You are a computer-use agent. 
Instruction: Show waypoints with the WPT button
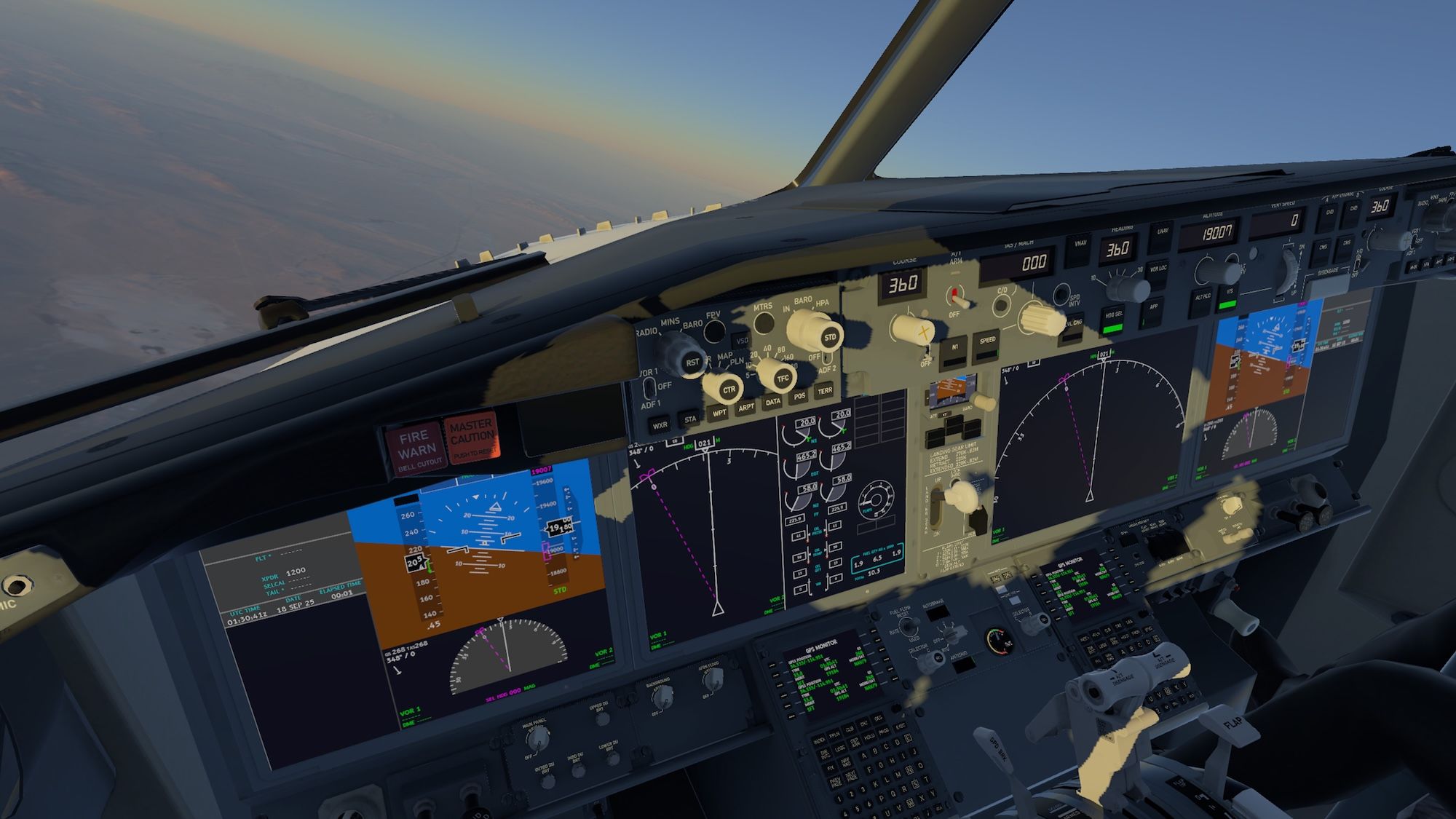point(719,413)
